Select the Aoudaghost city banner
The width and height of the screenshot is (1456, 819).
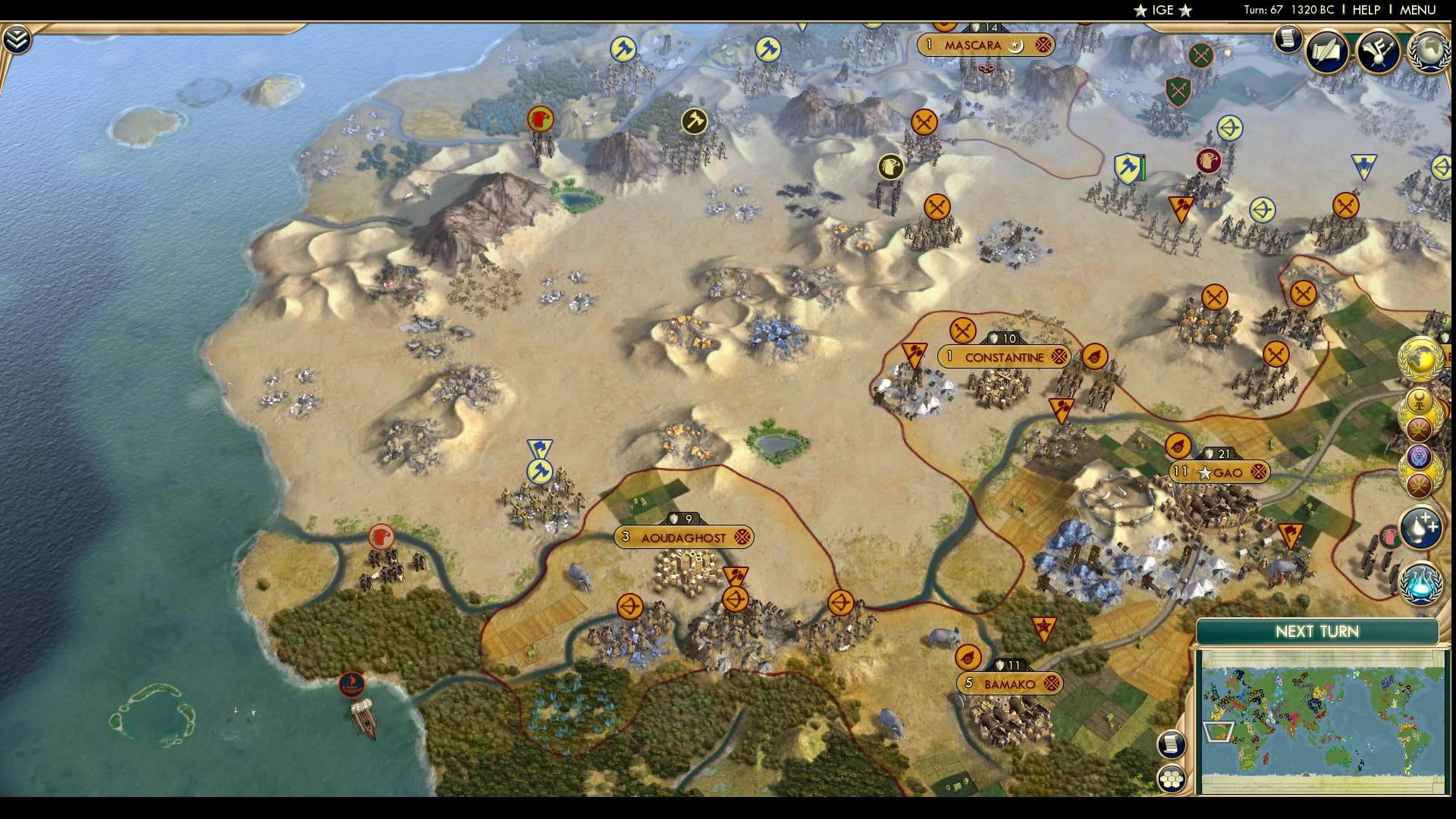(x=684, y=538)
